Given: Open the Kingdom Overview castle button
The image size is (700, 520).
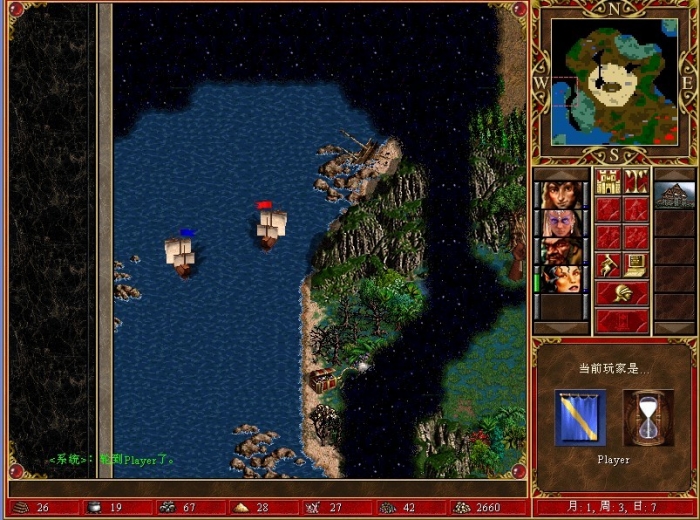Looking at the screenshot, I should click(x=608, y=181).
